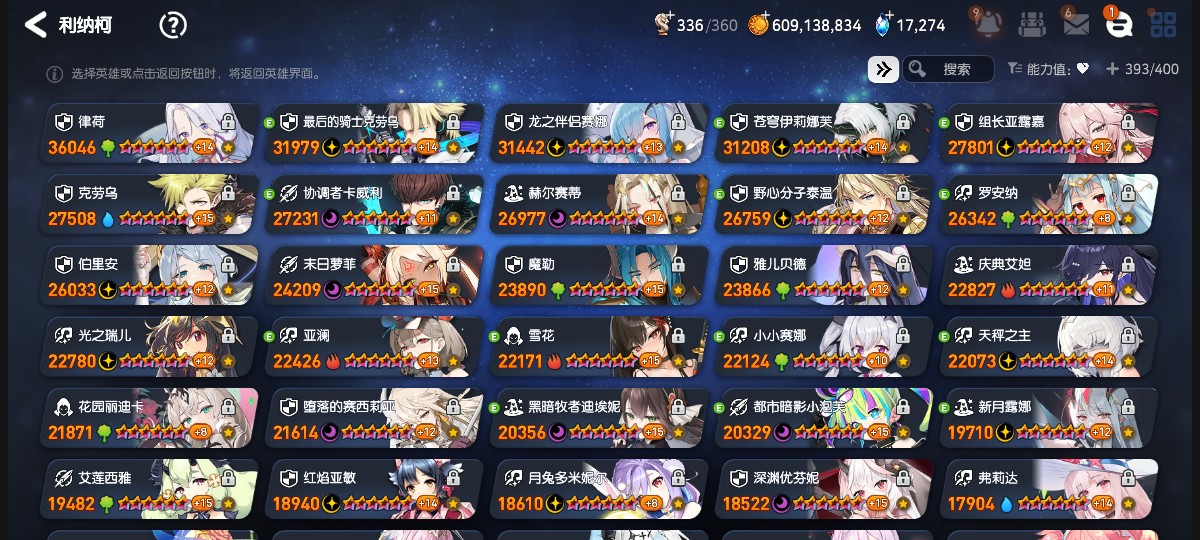Open the question mark help icon

pyautogui.click(x=173, y=25)
